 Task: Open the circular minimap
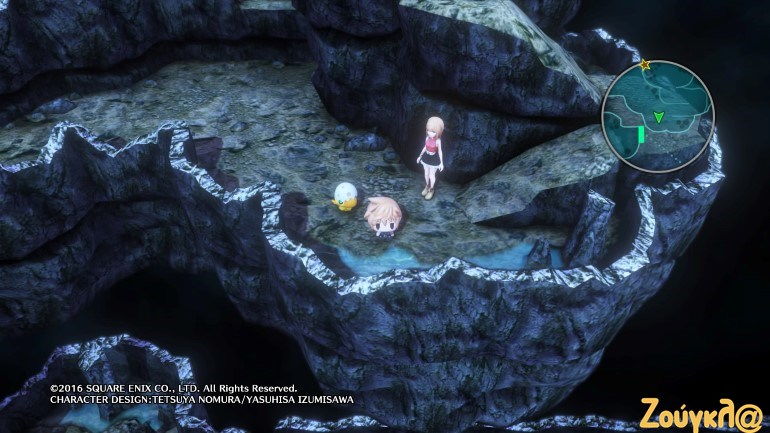click(657, 116)
